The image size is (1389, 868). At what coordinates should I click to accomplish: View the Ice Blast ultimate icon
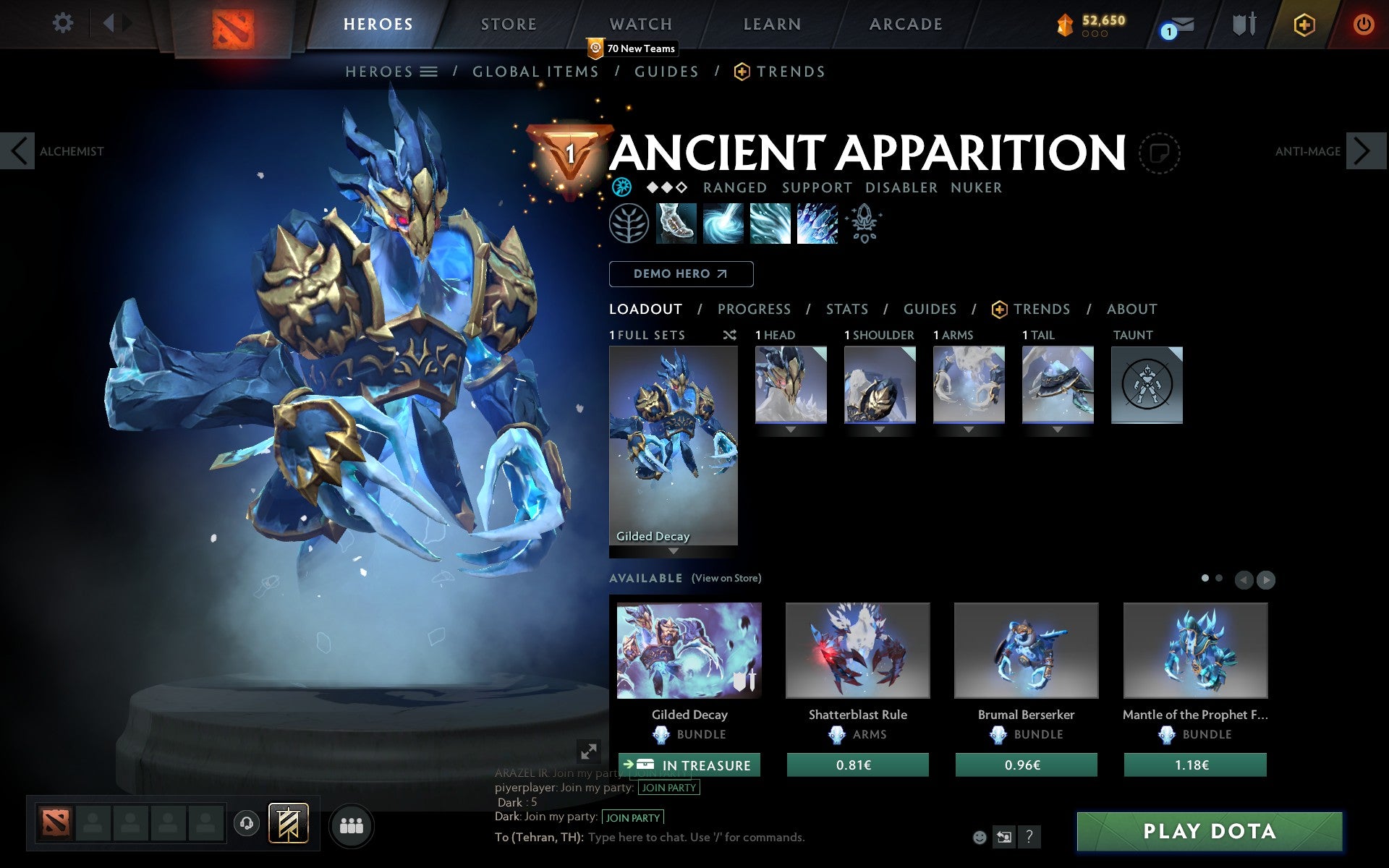(817, 224)
